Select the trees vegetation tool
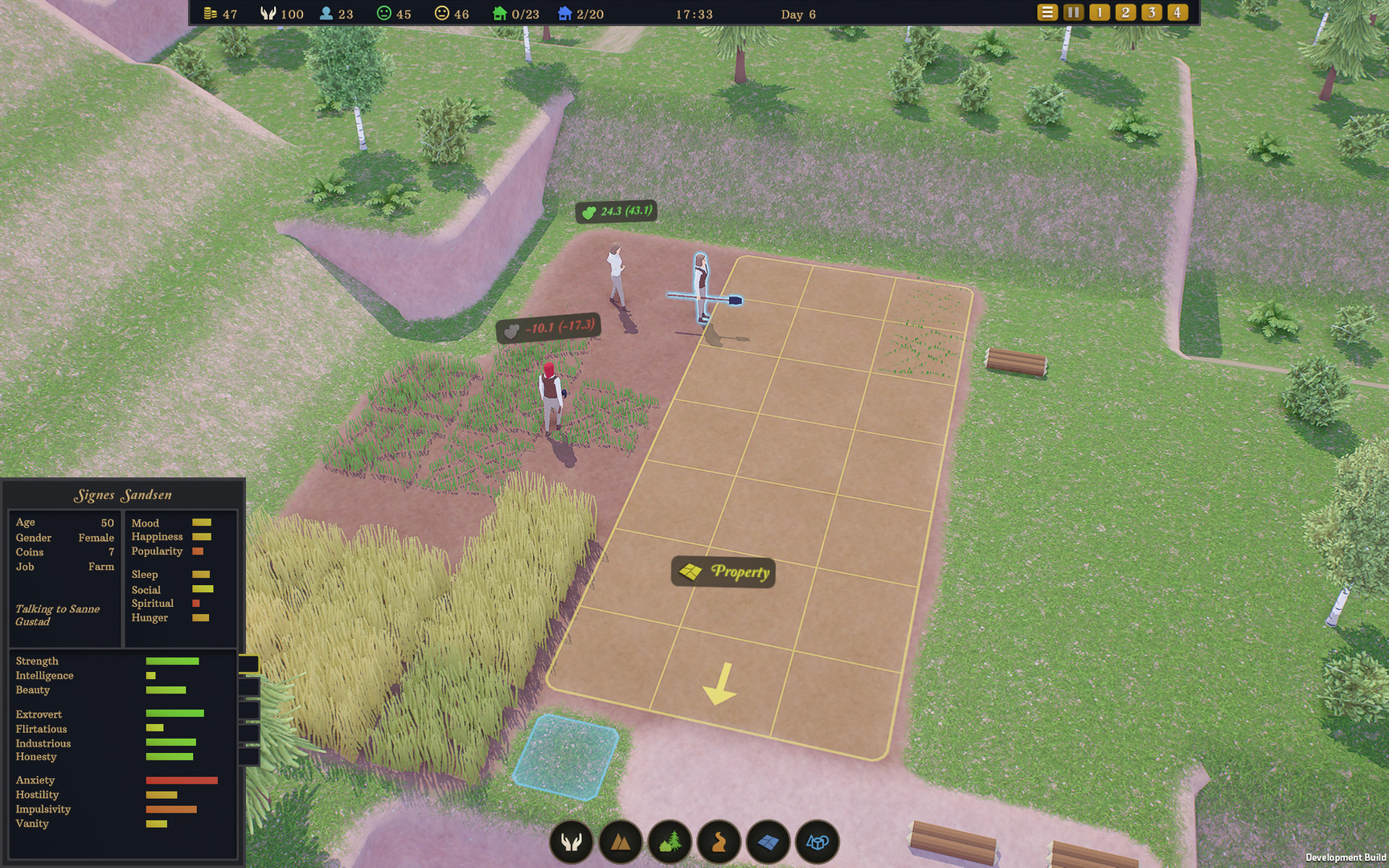The height and width of the screenshot is (868, 1389). (x=670, y=842)
